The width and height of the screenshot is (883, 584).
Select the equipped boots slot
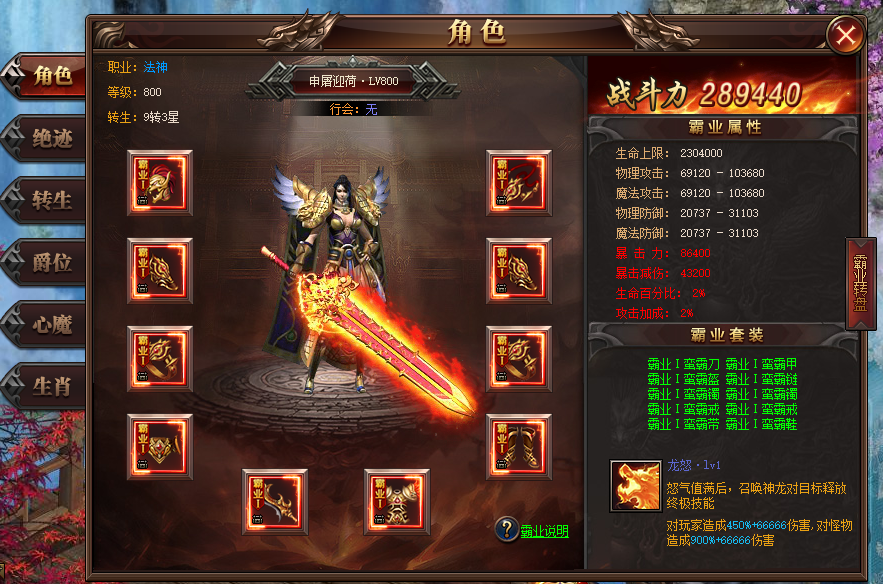(519, 446)
